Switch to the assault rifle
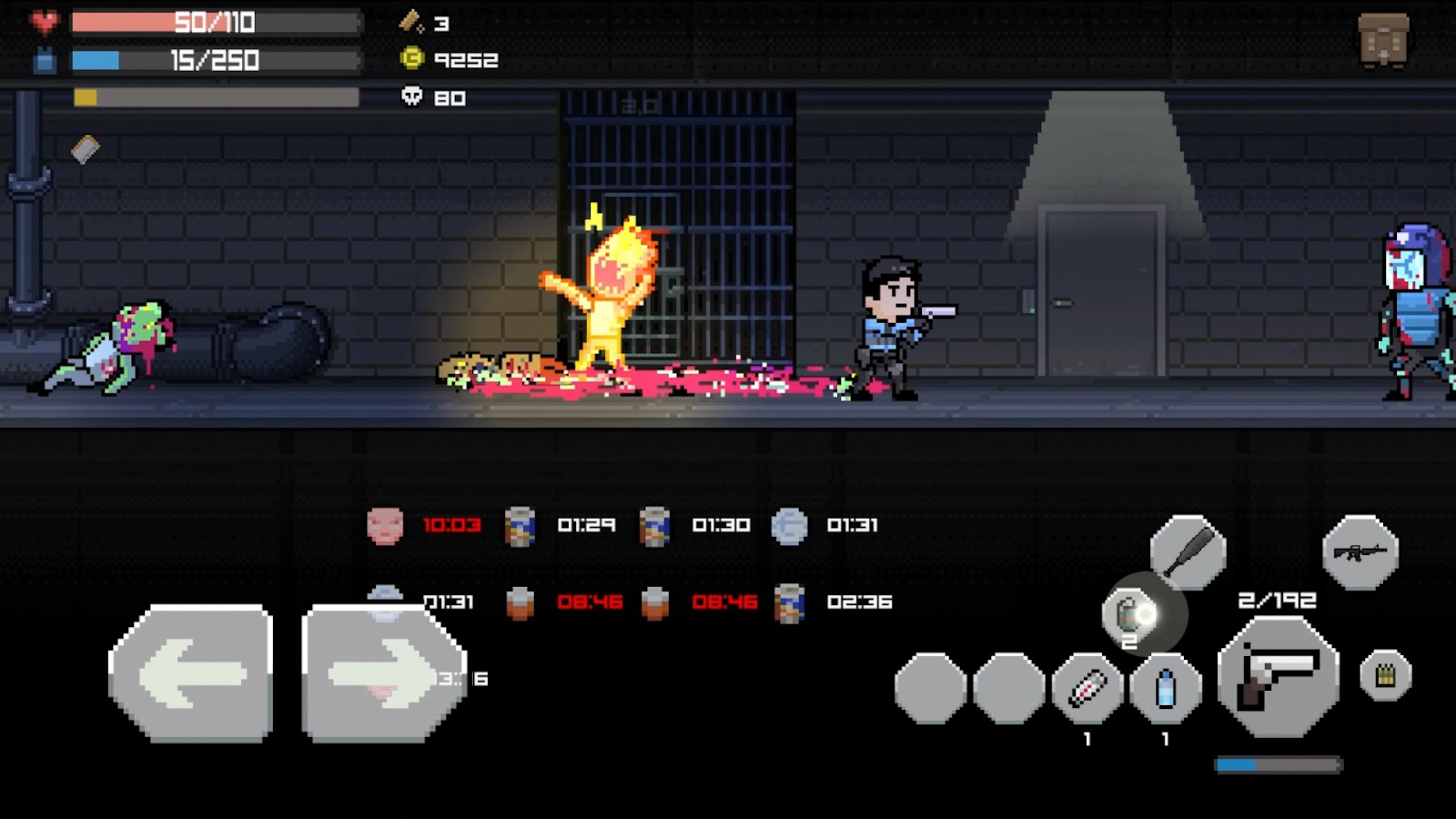The width and height of the screenshot is (1456, 819). pos(1360,551)
